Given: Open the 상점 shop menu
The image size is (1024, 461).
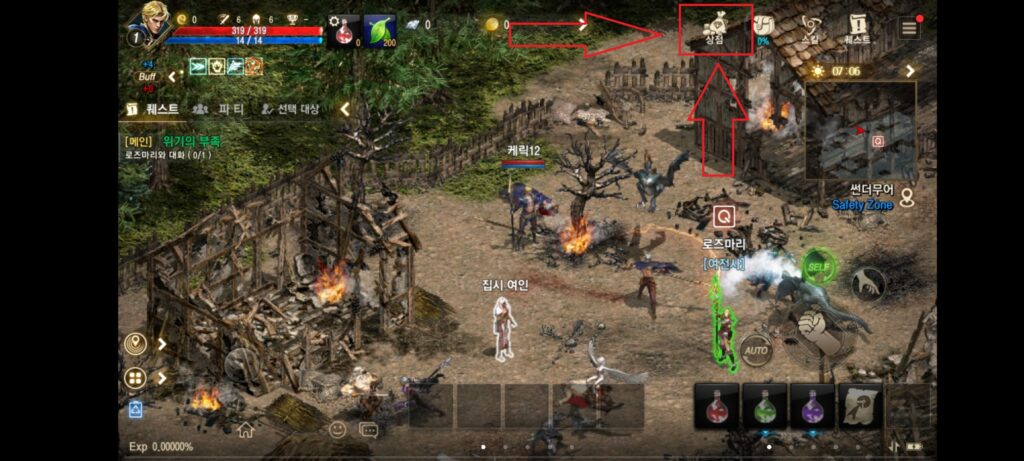Looking at the screenshot, I should [716, 29].
